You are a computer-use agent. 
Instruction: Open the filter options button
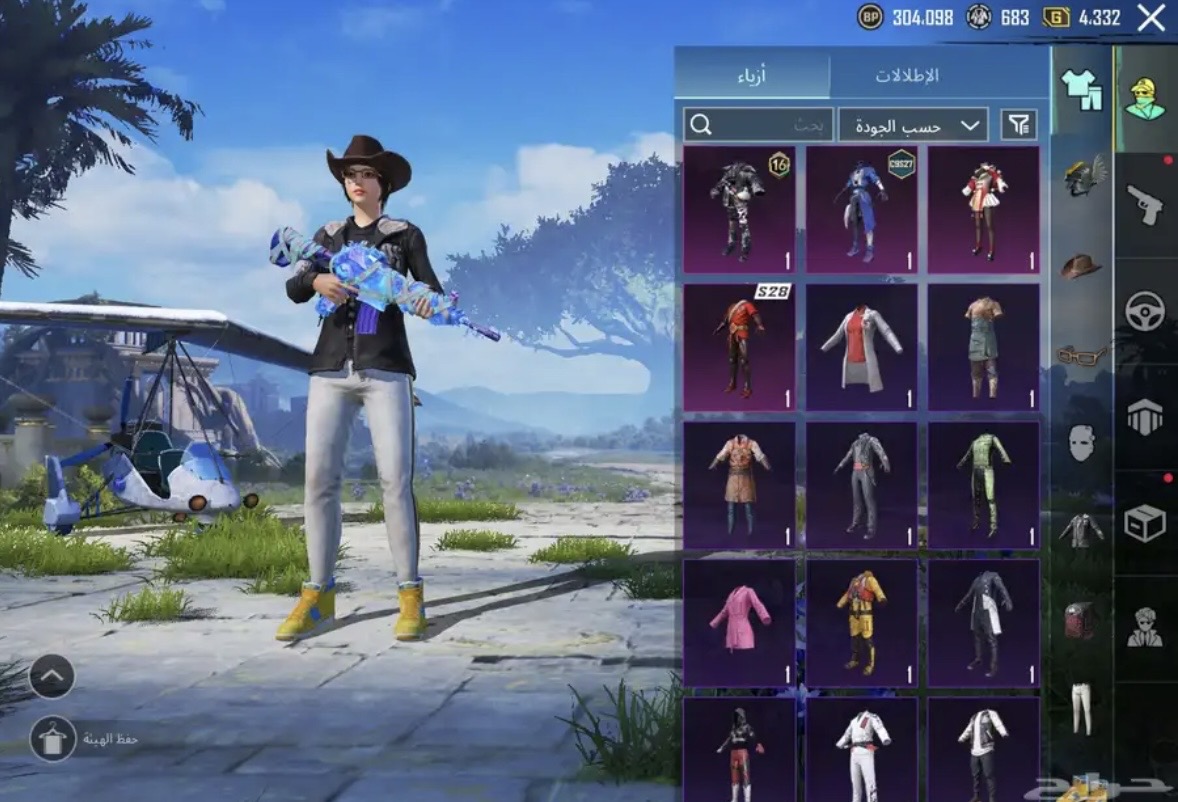click(1018, 125)
